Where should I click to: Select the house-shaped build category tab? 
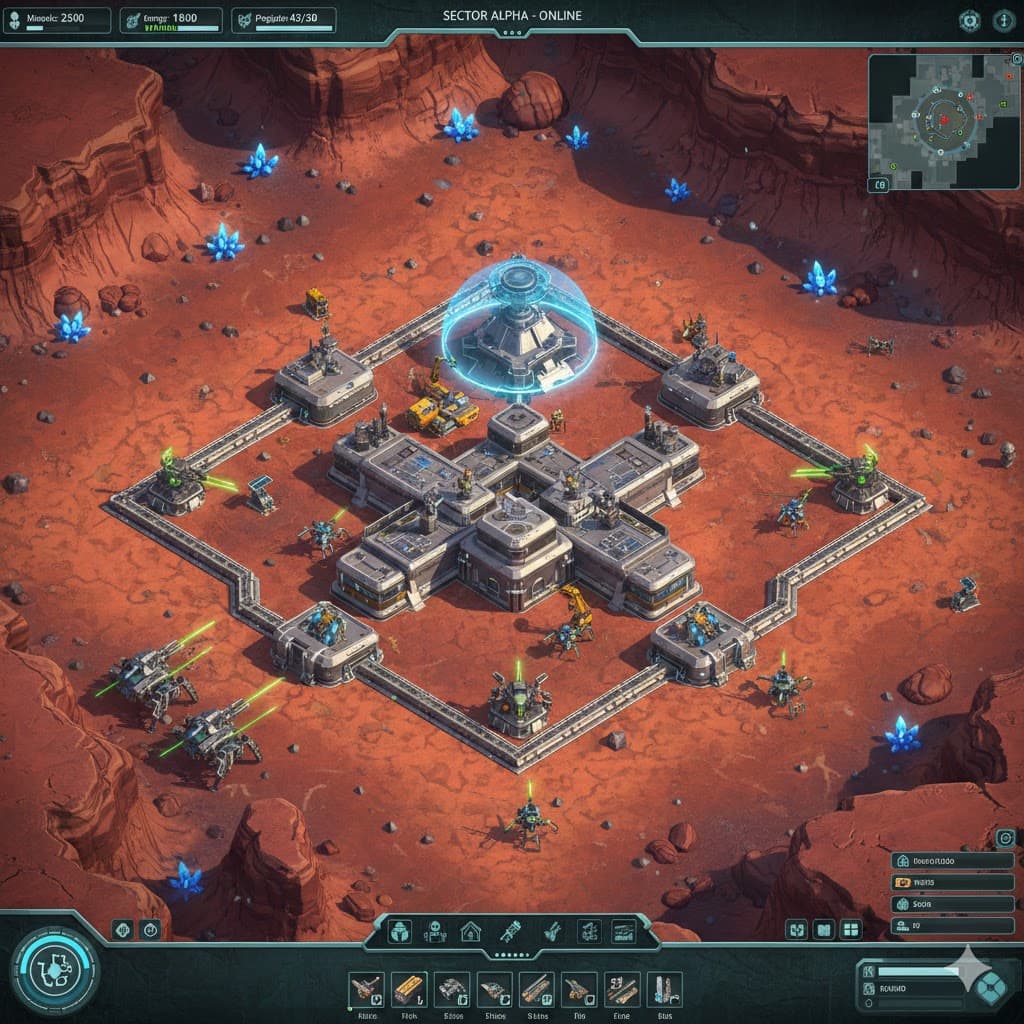coord(470,932)
